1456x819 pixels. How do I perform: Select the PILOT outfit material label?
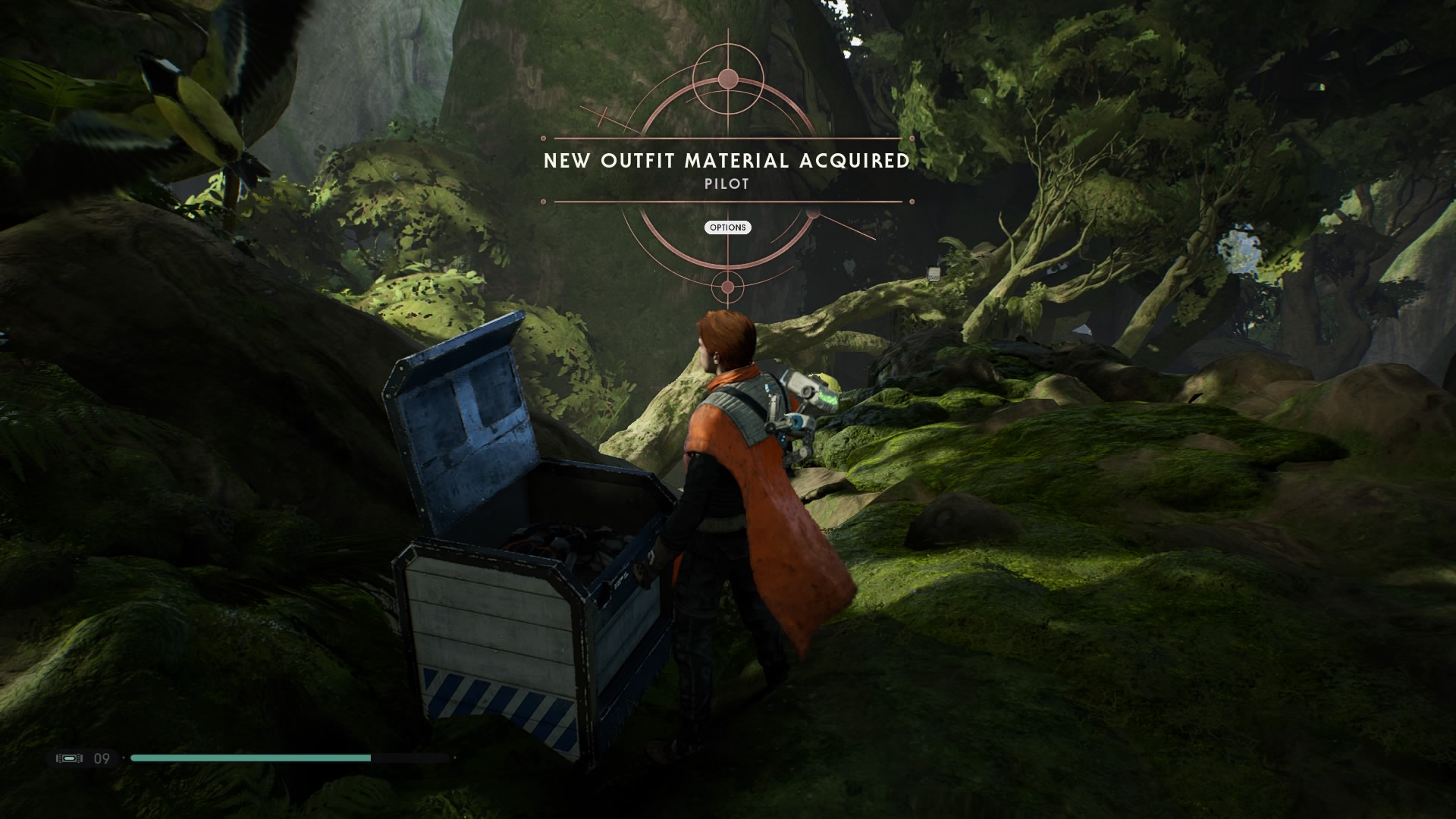[x=726, y=184]
